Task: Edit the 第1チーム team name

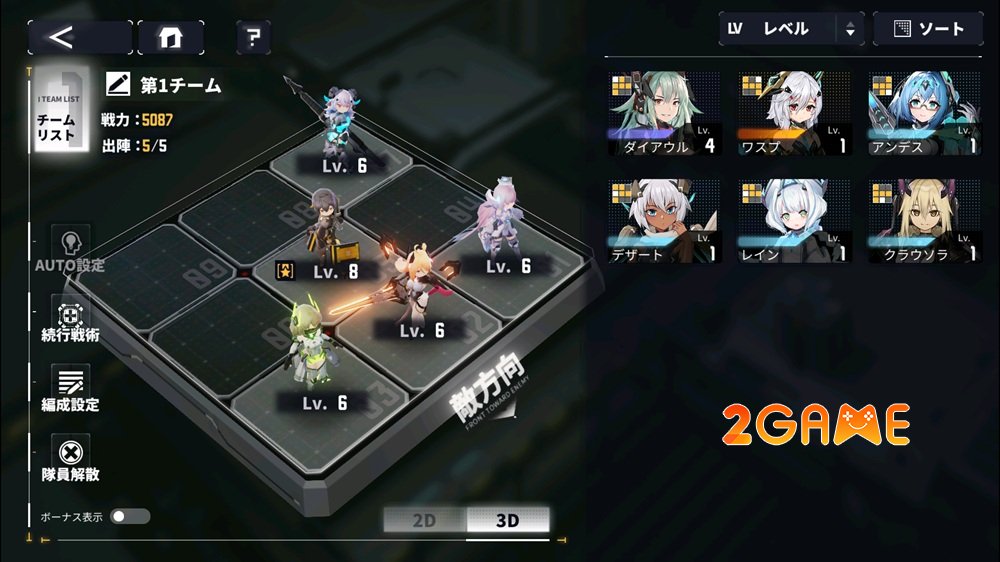Action: (119, 84)
